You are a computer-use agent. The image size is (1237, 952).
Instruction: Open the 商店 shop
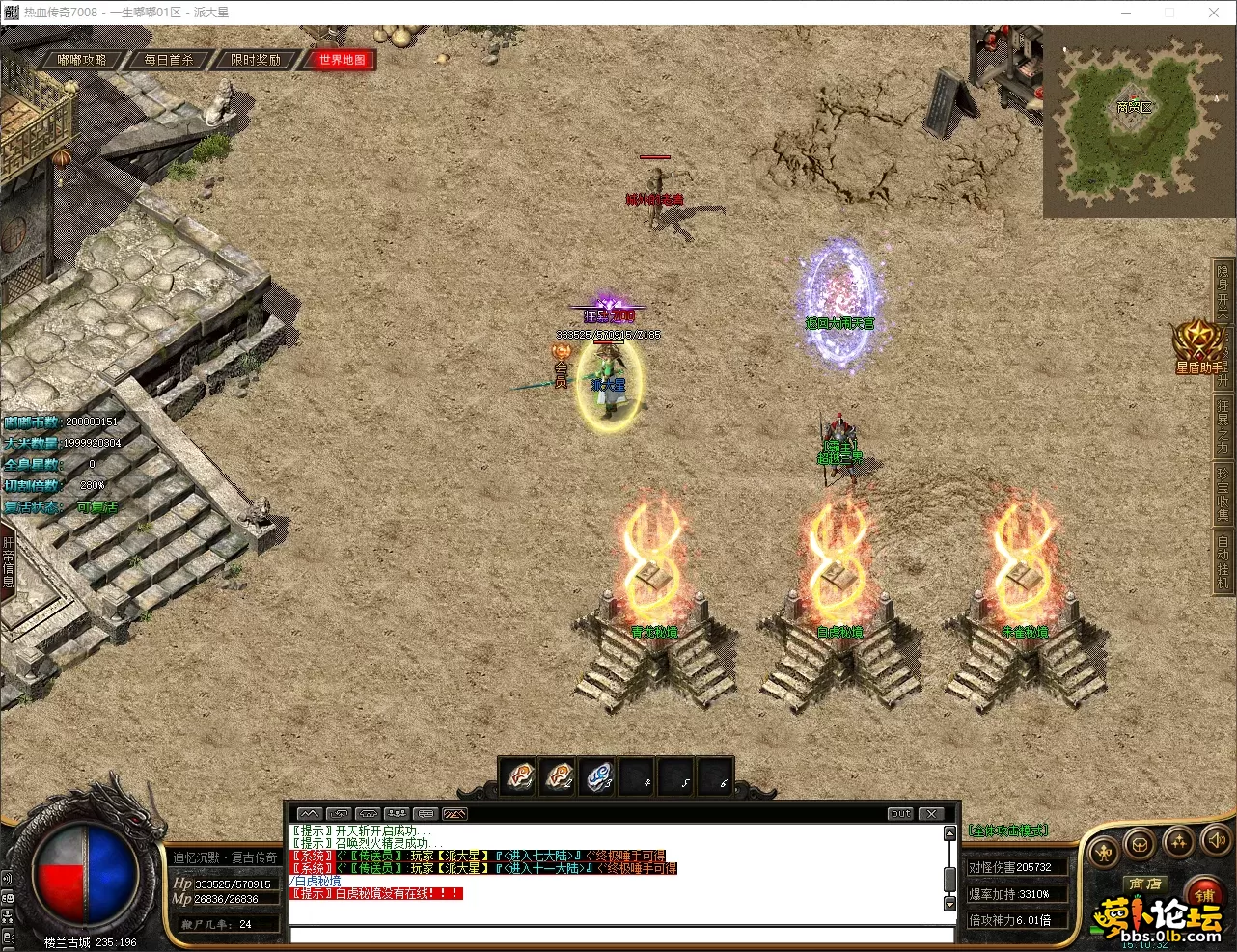(x=1145, y=884)
